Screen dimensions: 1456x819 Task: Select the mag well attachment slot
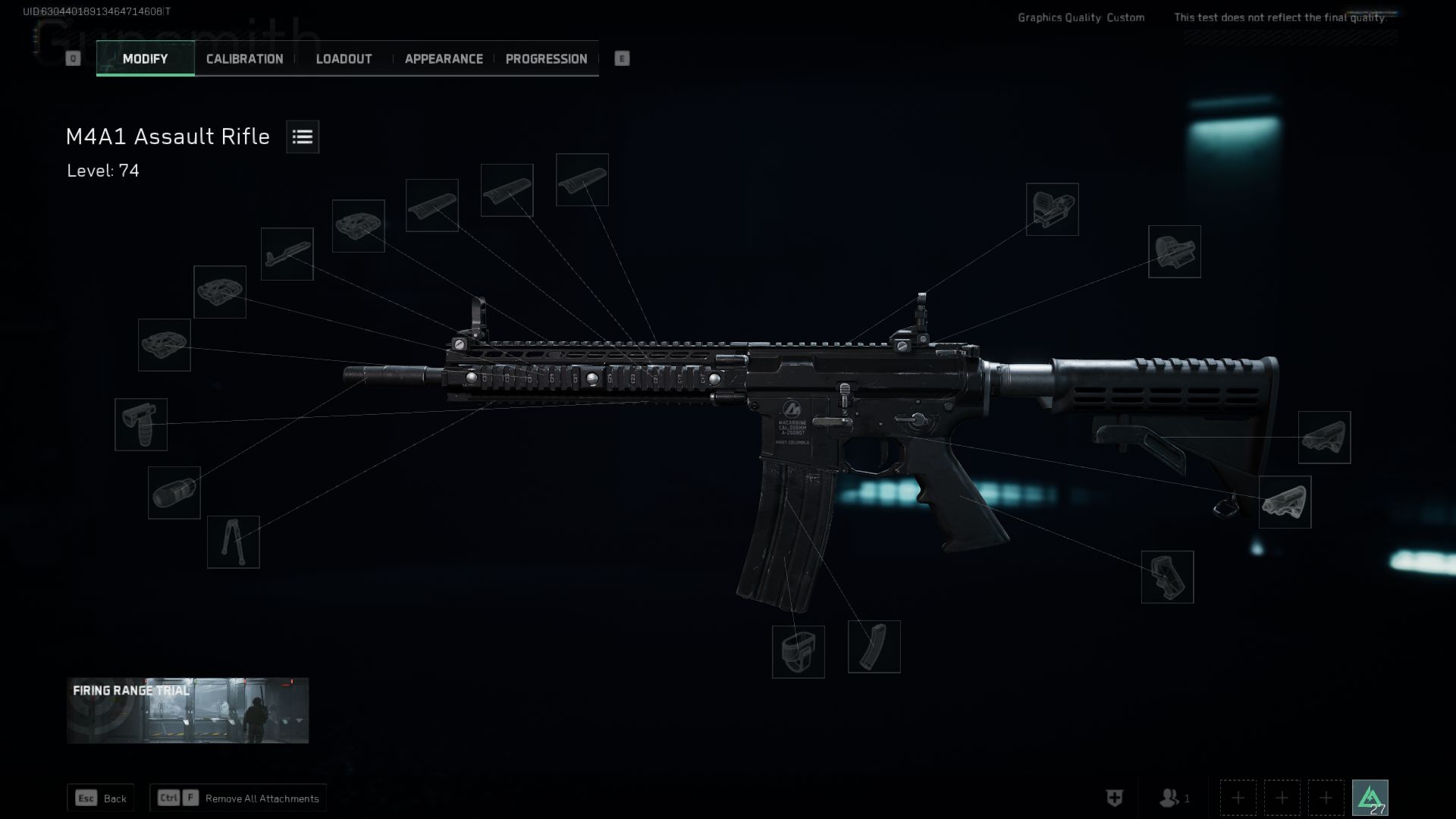pyautogui.click(x=798, y=652)
